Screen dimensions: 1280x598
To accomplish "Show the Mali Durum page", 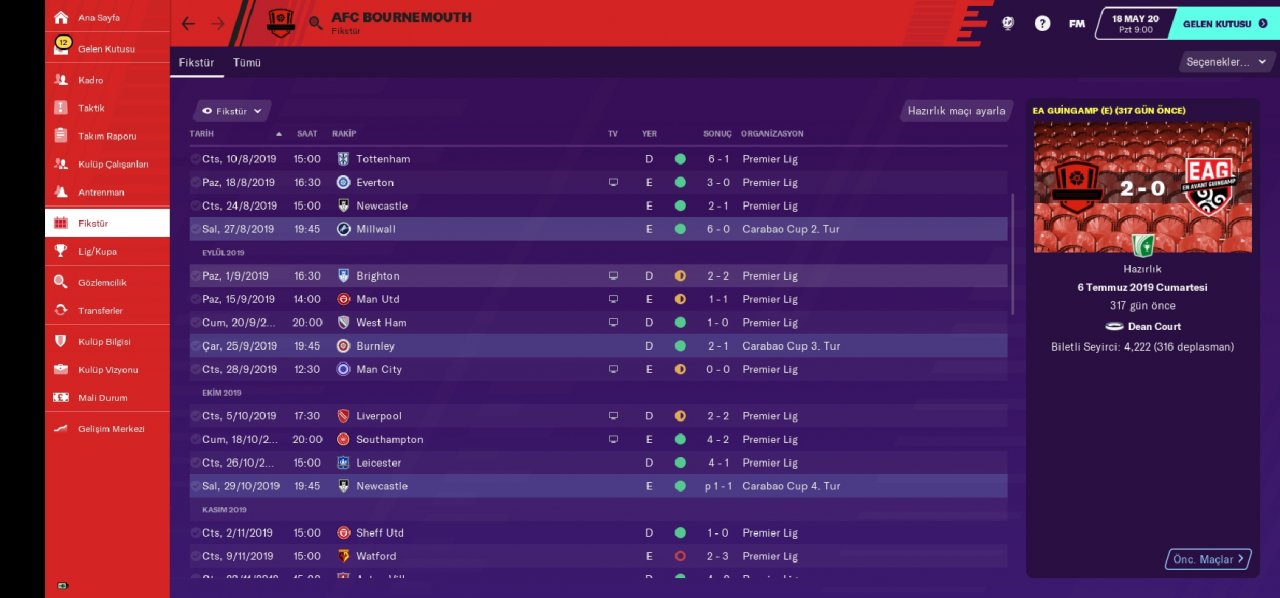I will (x=102, y=398).
